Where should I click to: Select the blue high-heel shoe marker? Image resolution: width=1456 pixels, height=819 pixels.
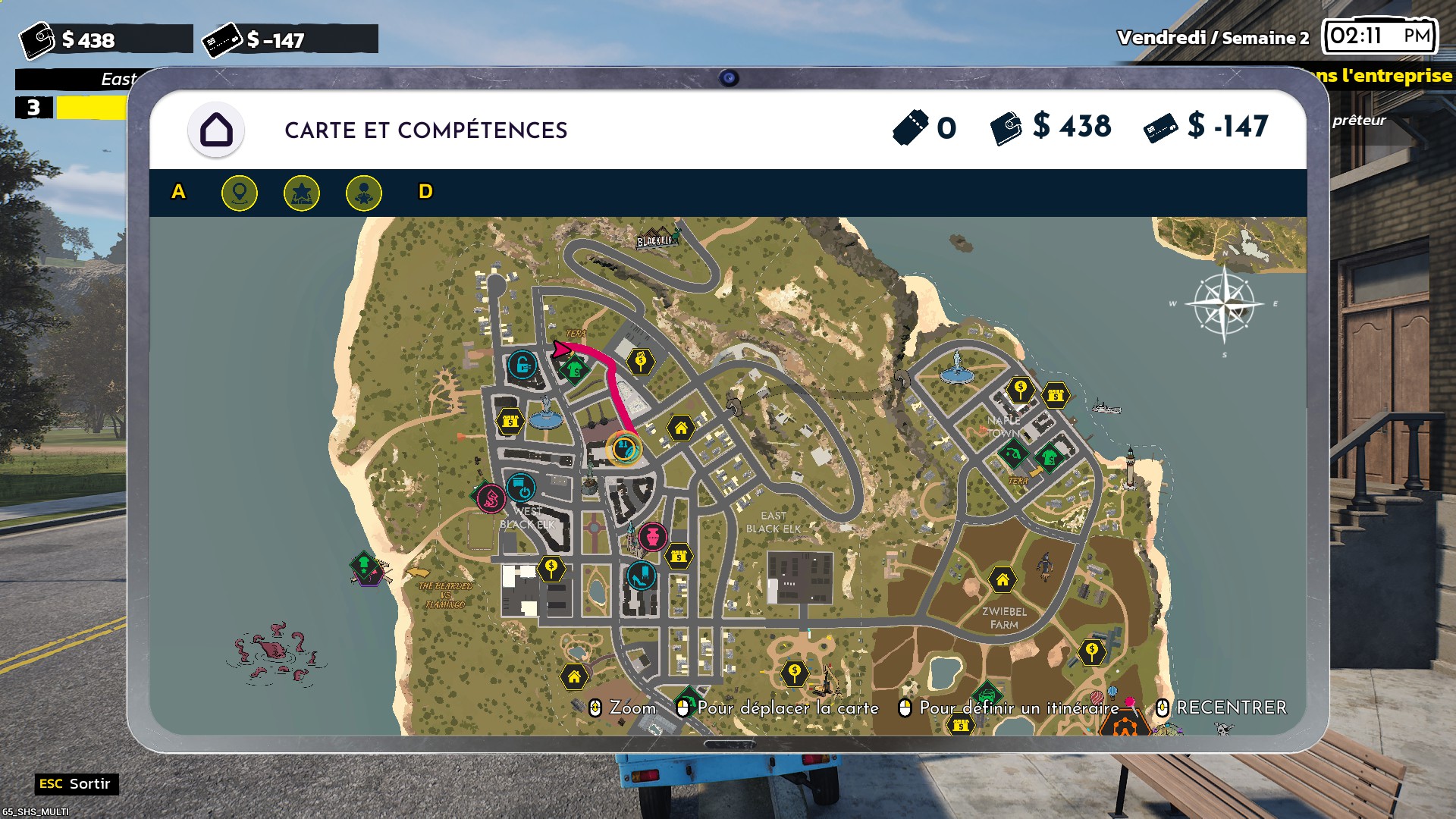642,576
